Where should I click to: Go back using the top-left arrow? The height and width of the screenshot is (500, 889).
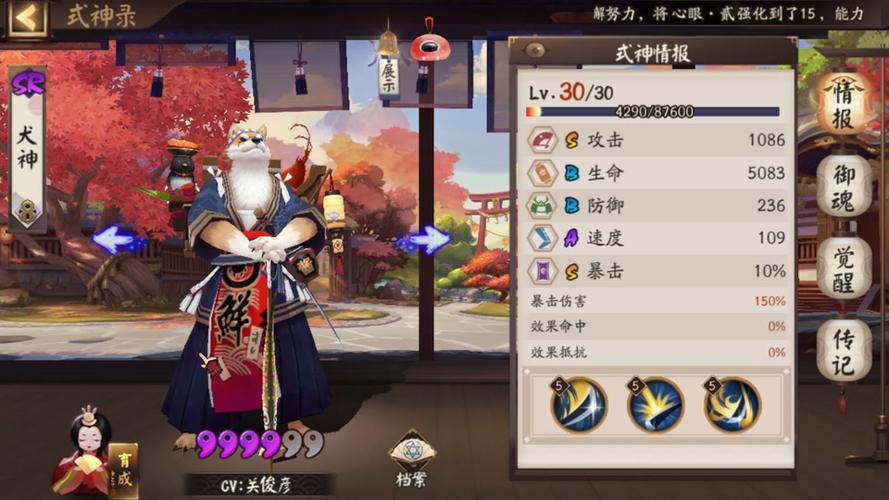point(28,17)
